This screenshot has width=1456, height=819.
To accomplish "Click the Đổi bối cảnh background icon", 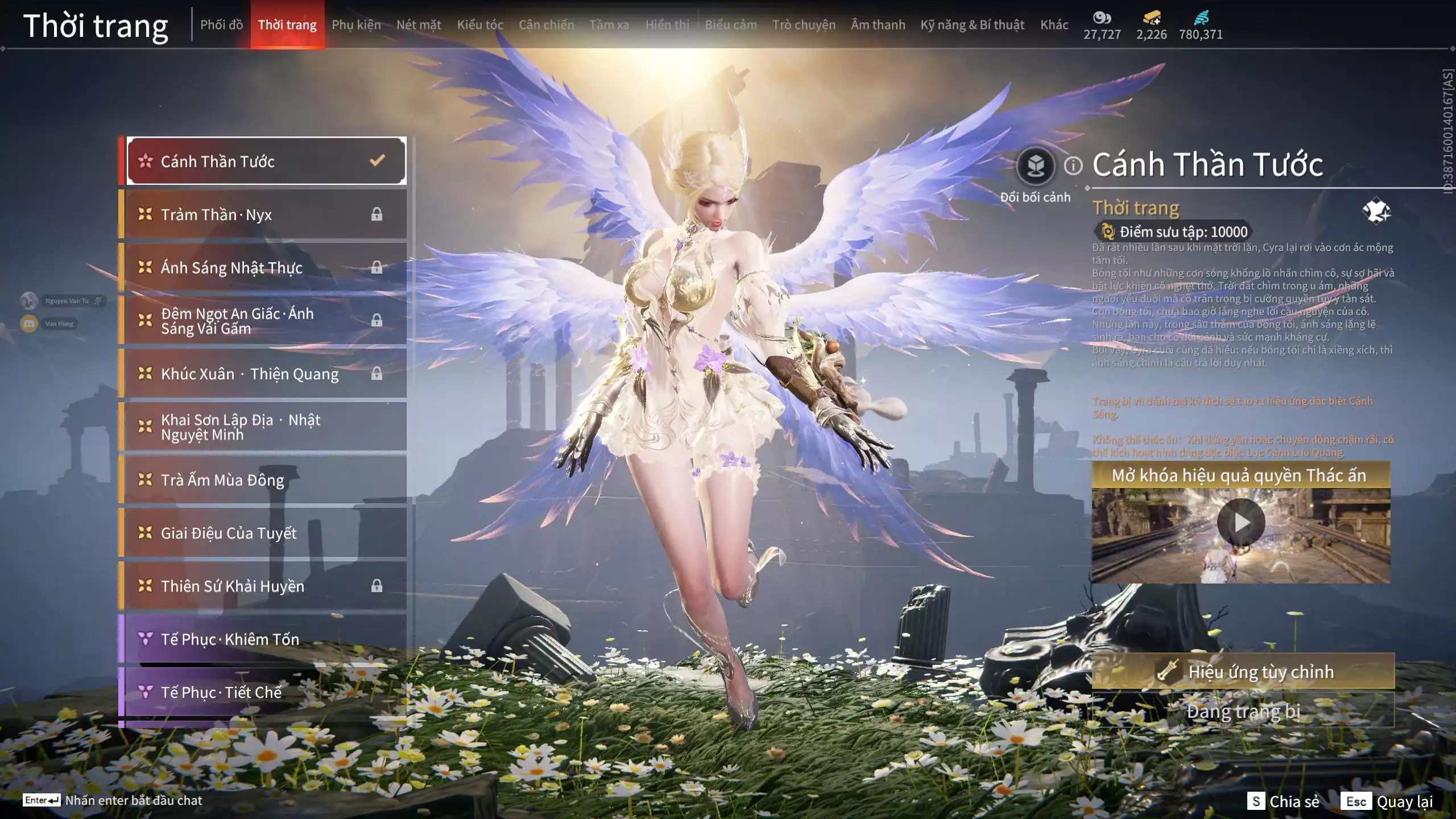I will tap(1035, 167).
